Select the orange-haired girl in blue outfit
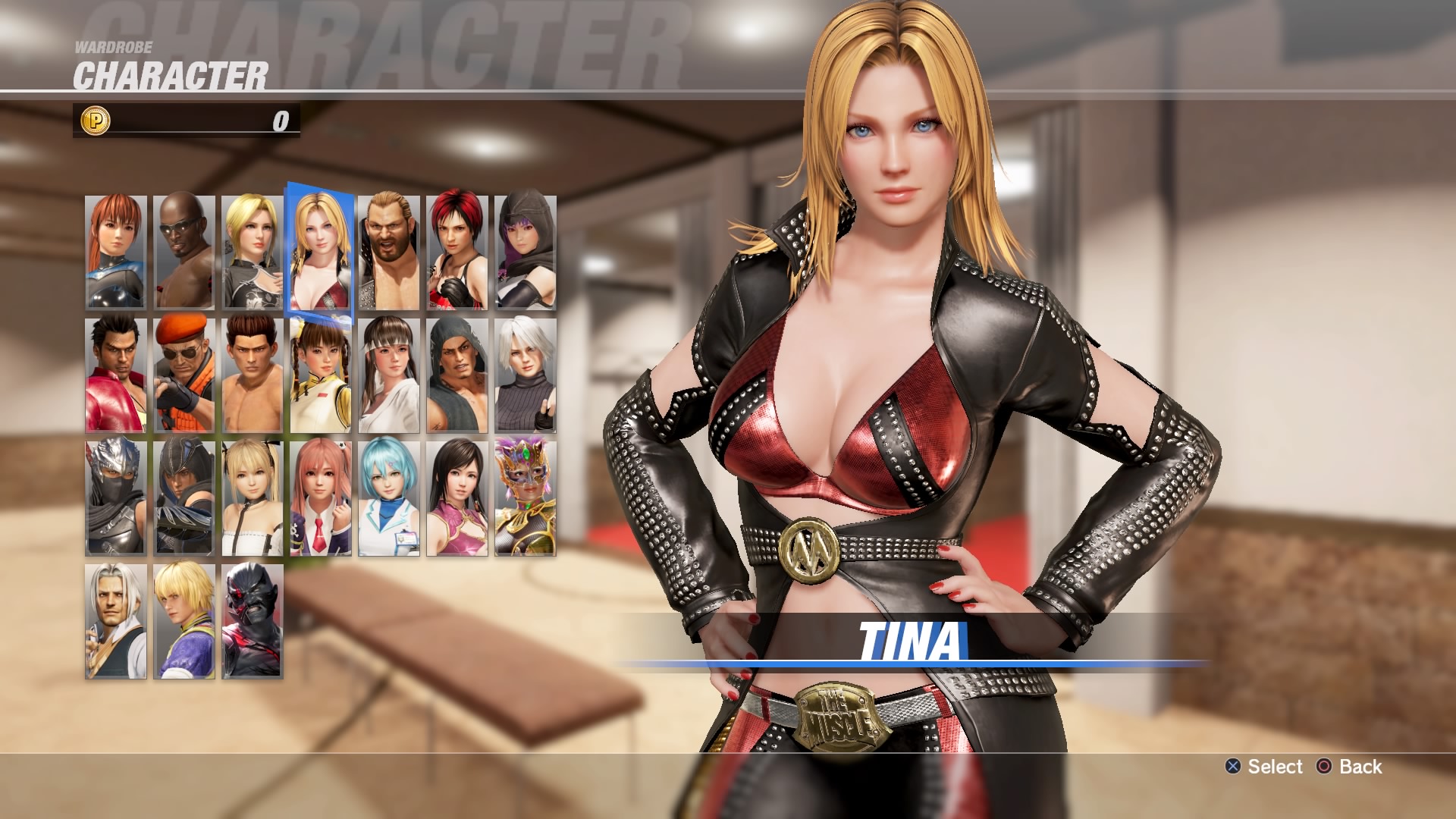1456x819 pixels. (116, 253)
